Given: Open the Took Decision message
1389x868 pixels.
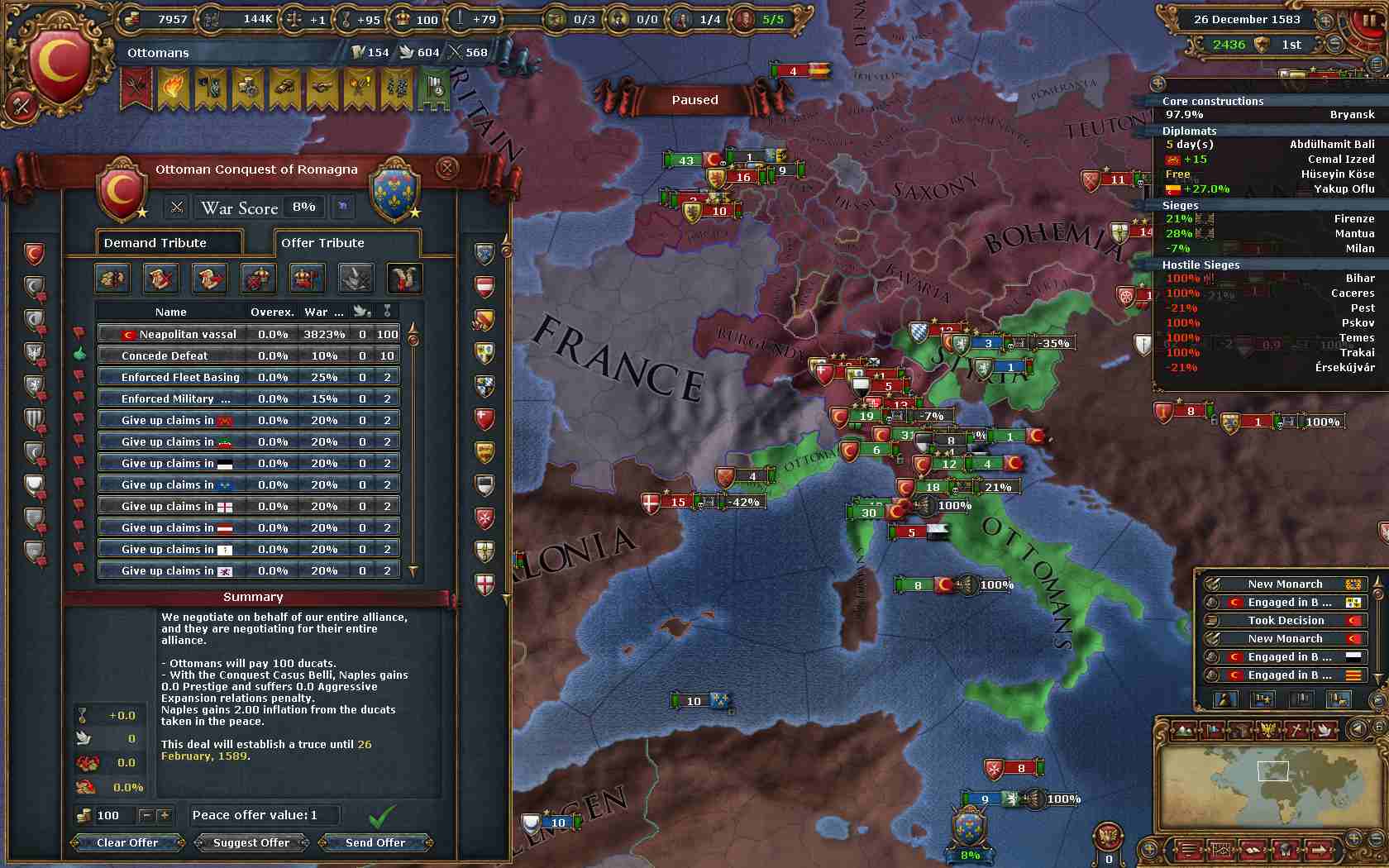Looking at the screenshot, I should tap(1285, 620).
